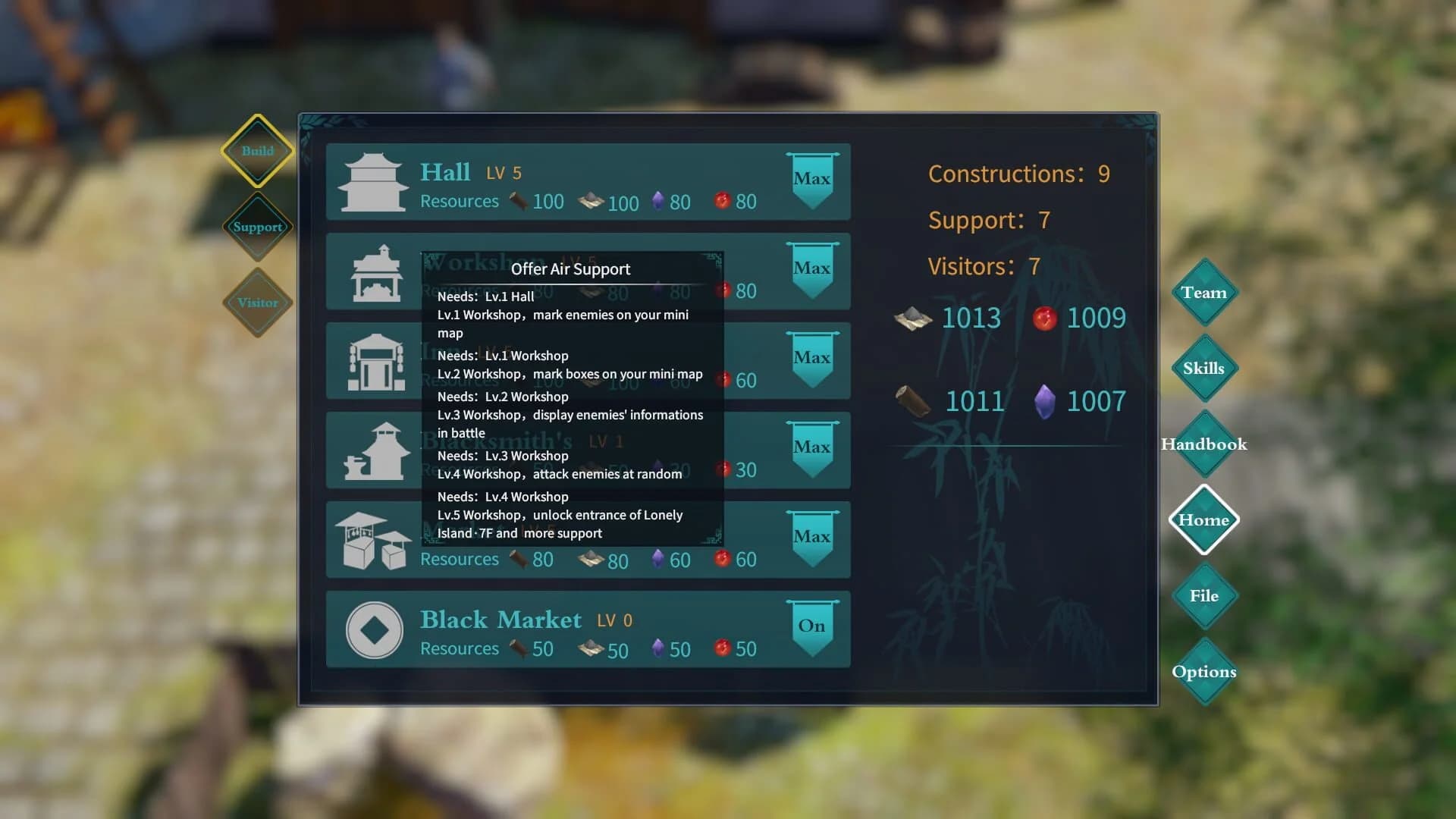The height and width of the screenshot is (819, 1456).
Task: Click the Max banner next to Hall
Action: pos(812,178)
